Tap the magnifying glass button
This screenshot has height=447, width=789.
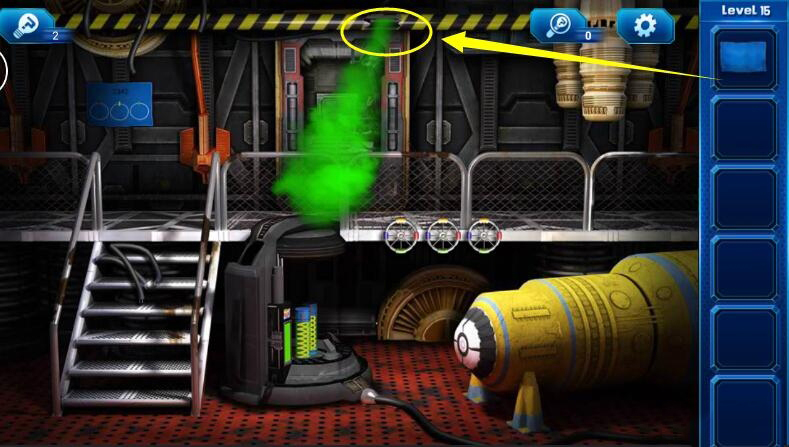pos(562,24)
